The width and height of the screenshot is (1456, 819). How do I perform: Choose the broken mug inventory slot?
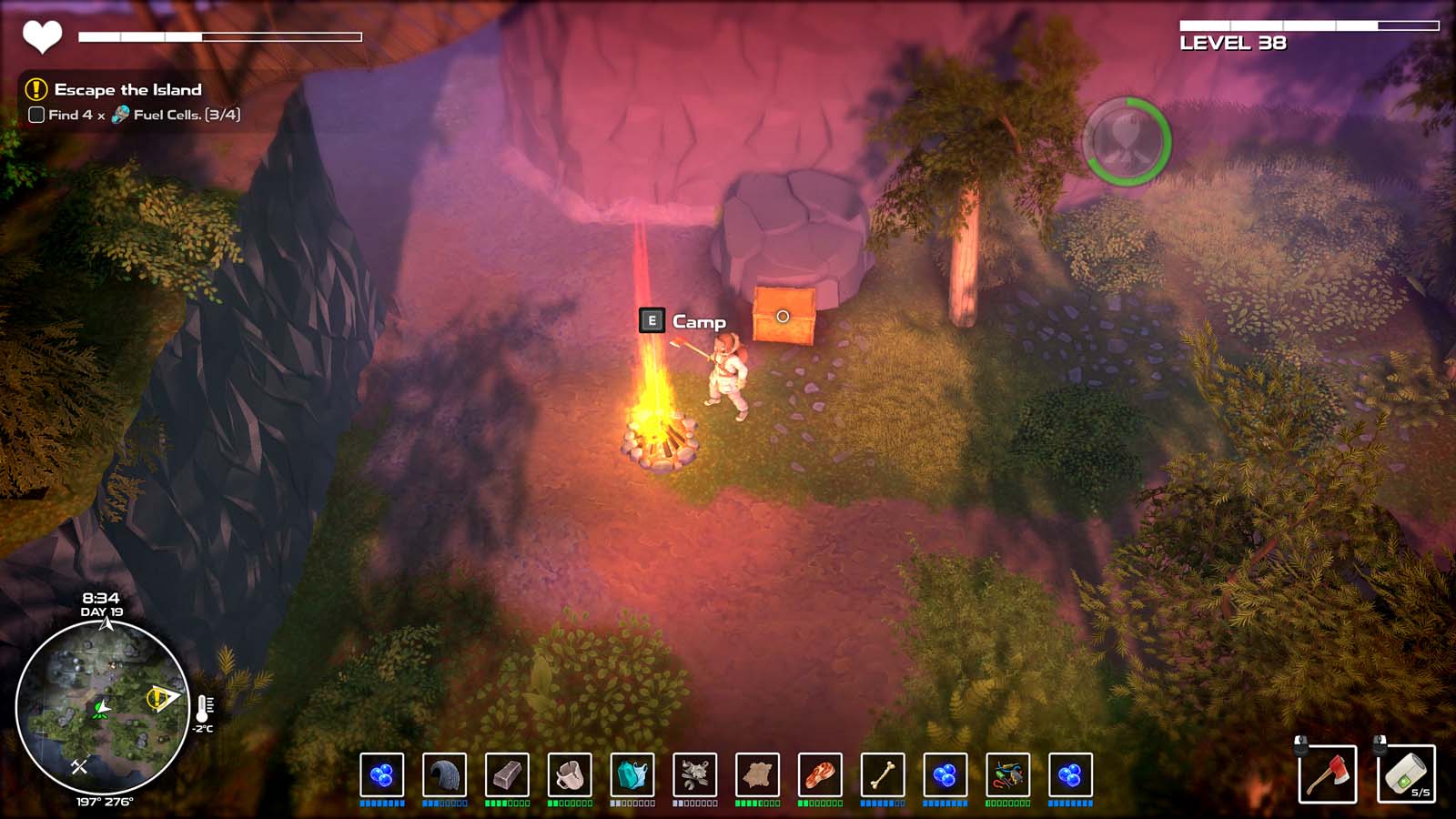[570, 775]
